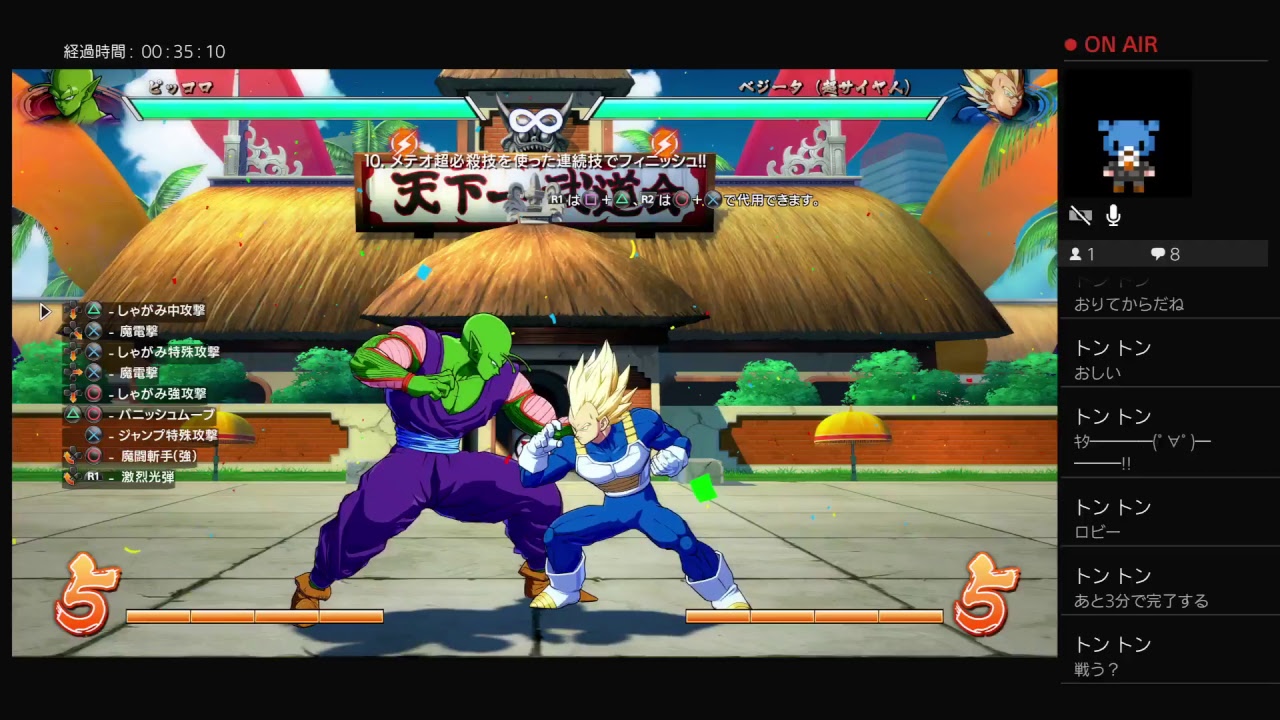Open the ON AIR status indicator
The image size is (1280, 720).
[1113, 44]
